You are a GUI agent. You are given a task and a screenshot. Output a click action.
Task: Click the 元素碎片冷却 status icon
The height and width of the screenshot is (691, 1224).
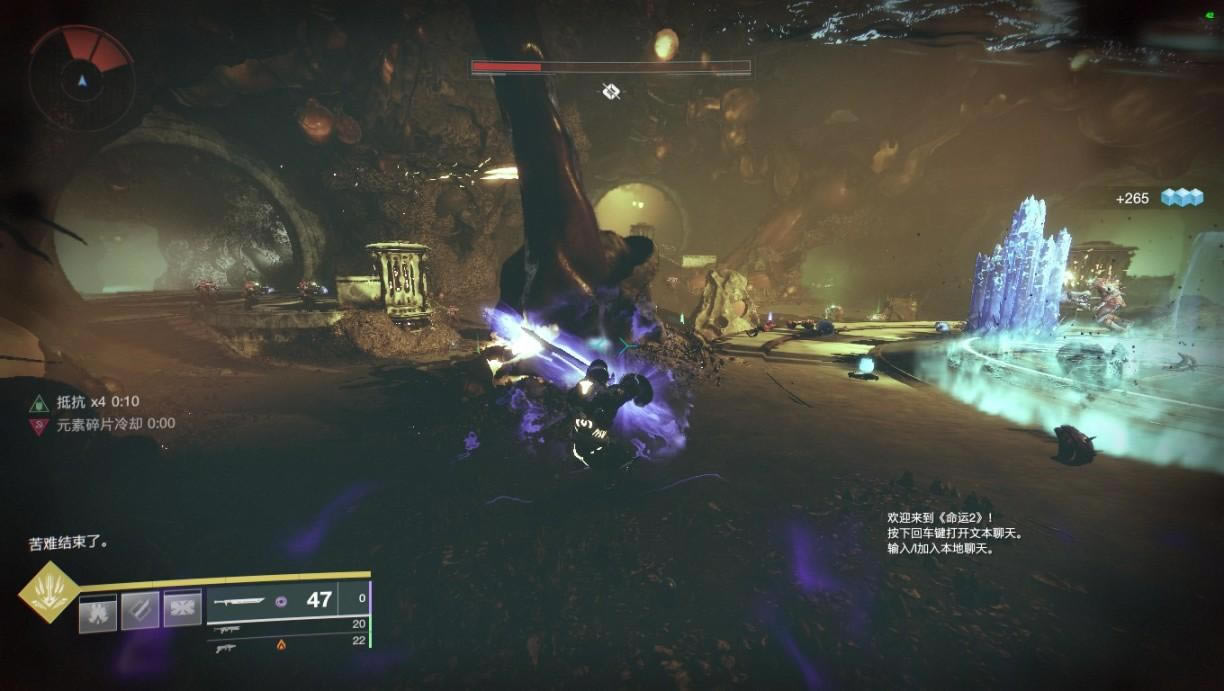pos(39,425)
